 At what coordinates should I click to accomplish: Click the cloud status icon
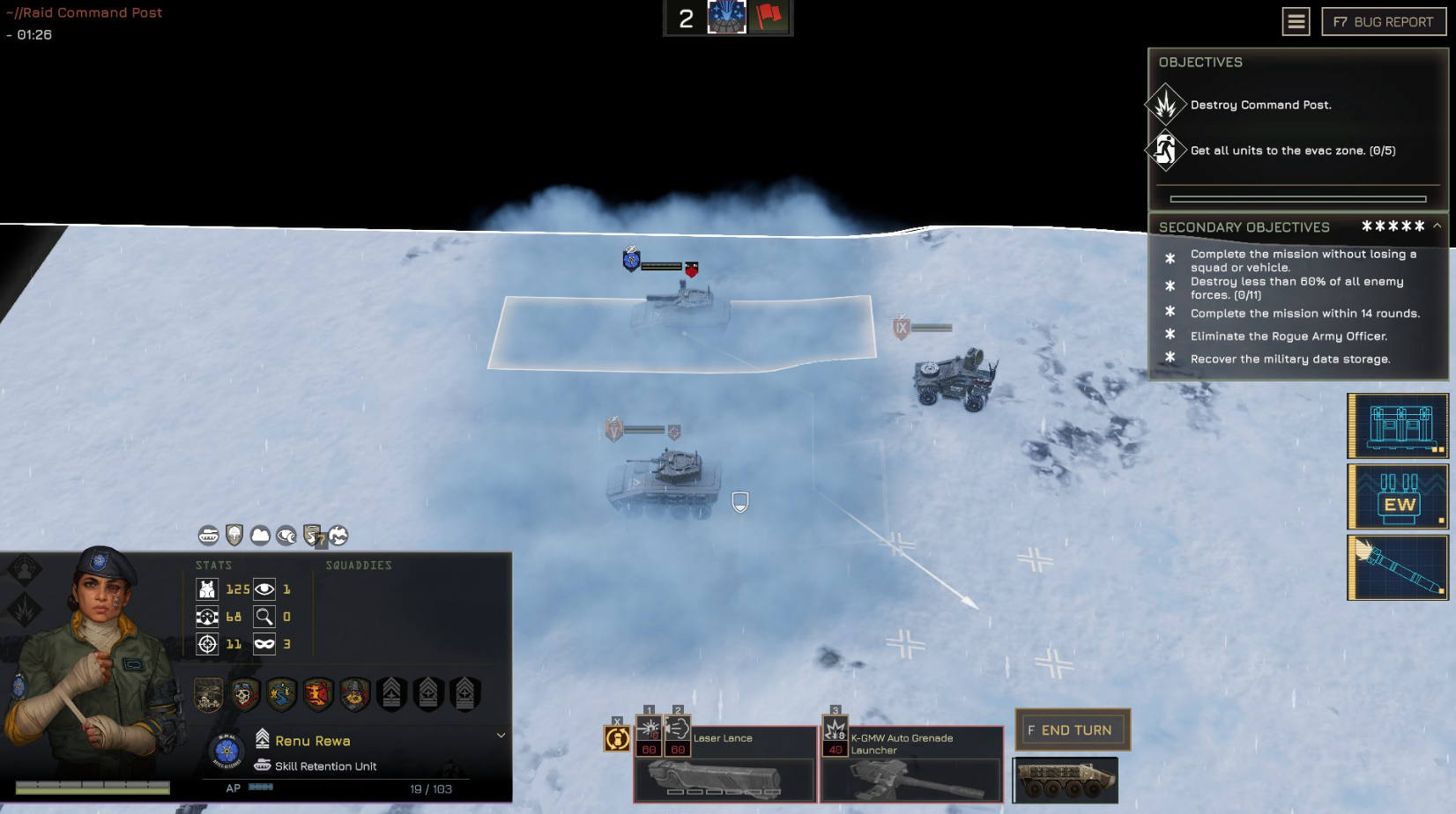pyautogui.click(x=260, y=536)
